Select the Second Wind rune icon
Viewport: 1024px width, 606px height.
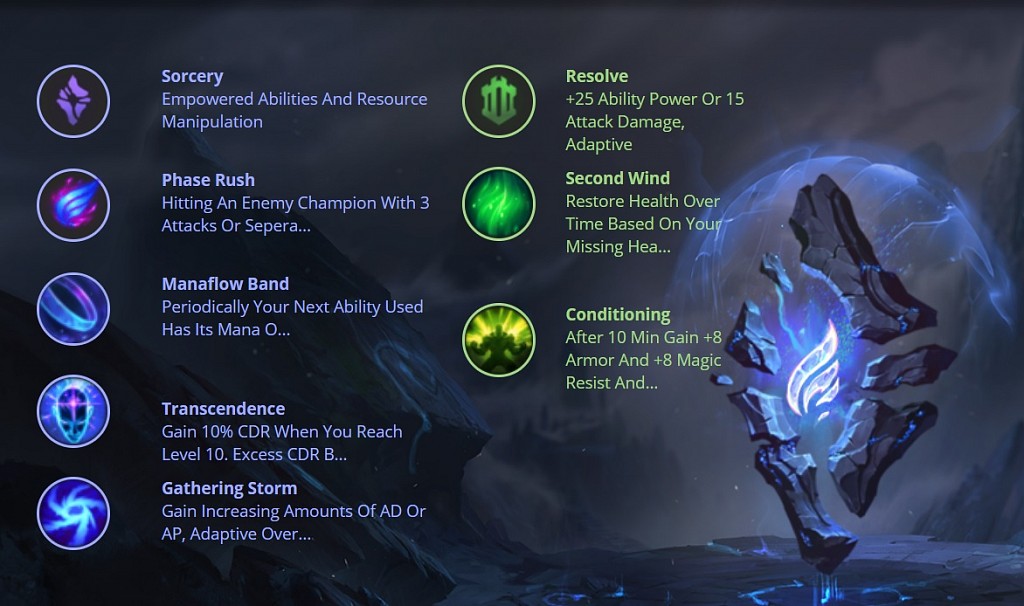498,204
